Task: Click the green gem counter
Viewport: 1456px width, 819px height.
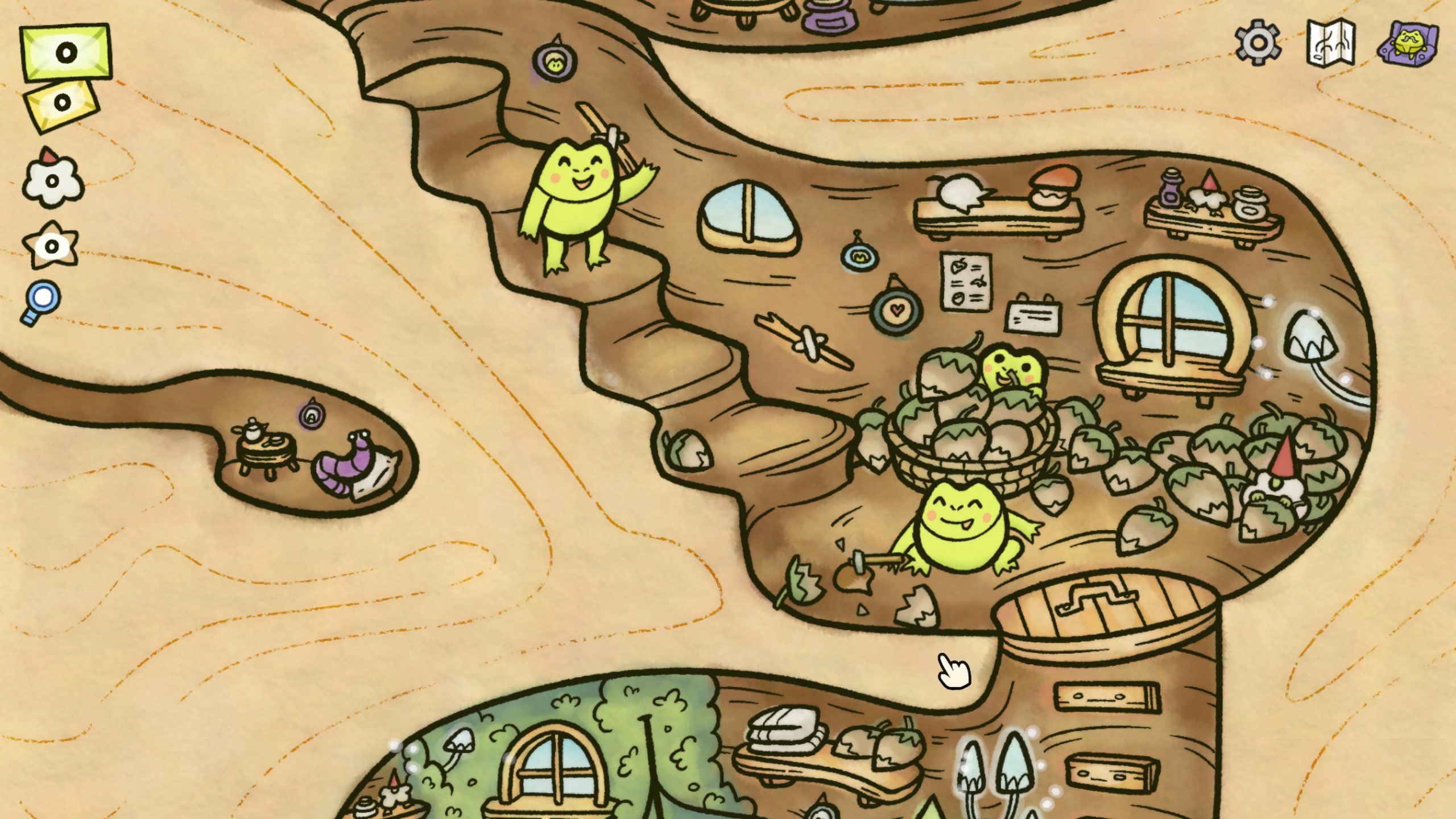Action: click(65, 52)
